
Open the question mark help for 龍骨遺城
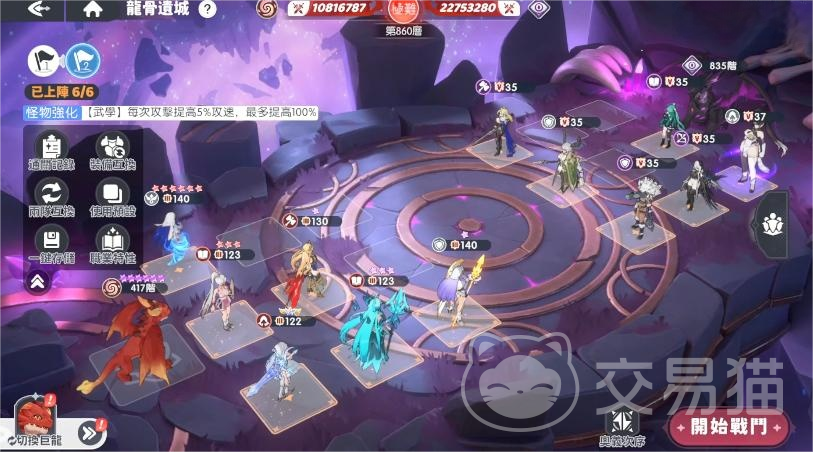pyautogui.click(x=207, y=9)
